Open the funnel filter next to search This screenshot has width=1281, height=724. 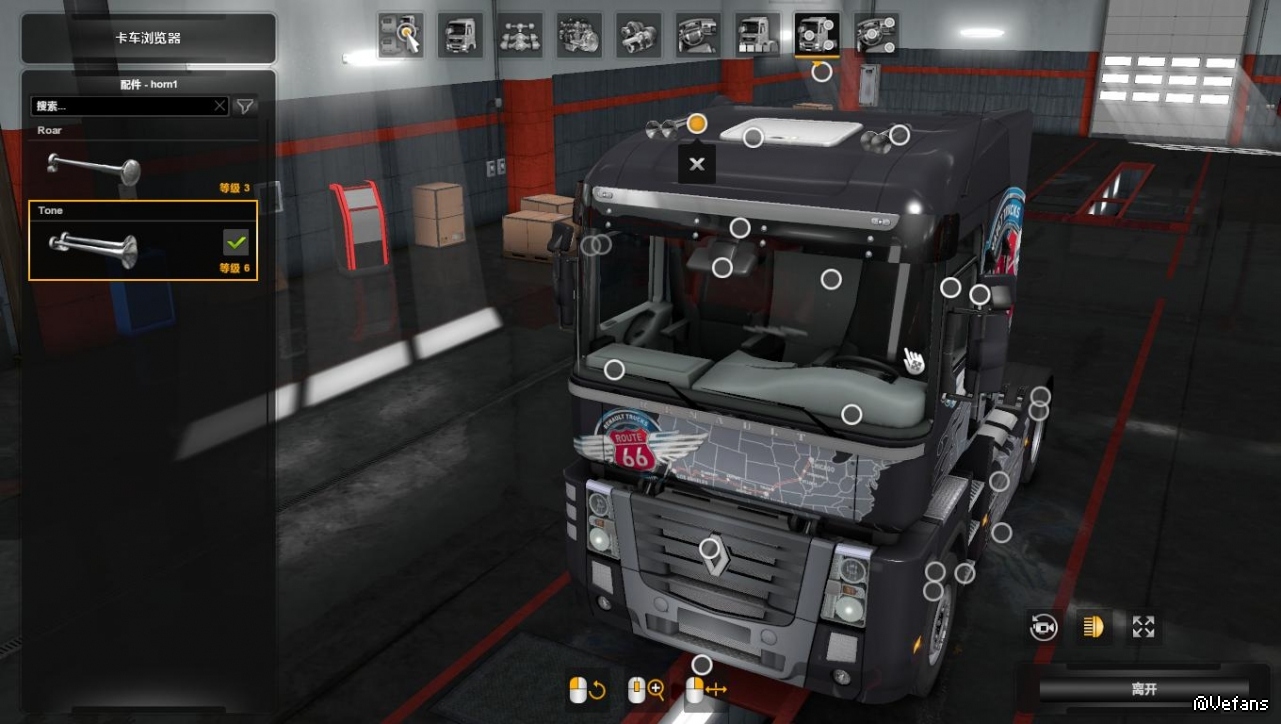point(244,106)
